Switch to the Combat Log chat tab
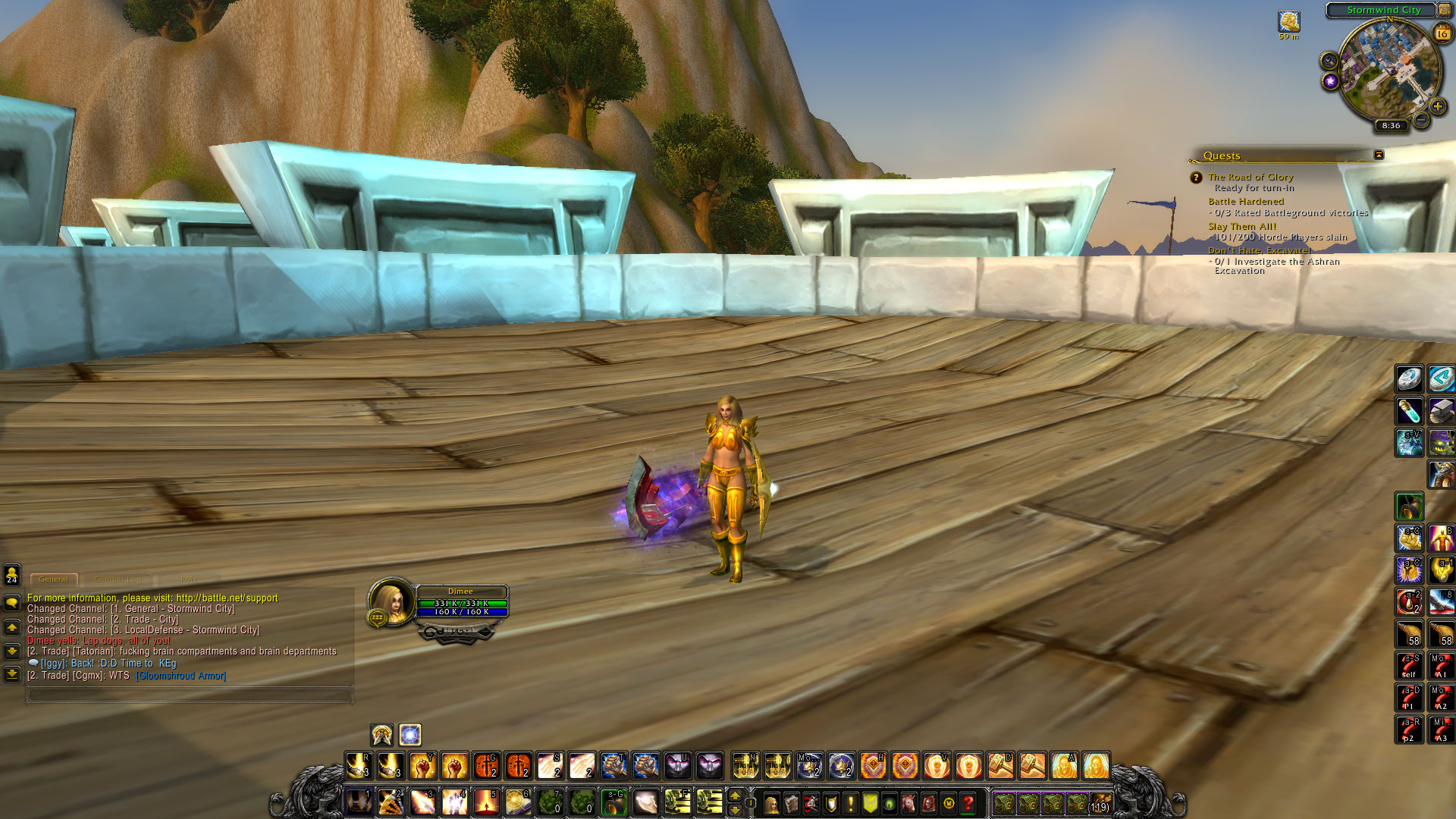This screenshot has width=1456, height=819. [x=118, y=579]
